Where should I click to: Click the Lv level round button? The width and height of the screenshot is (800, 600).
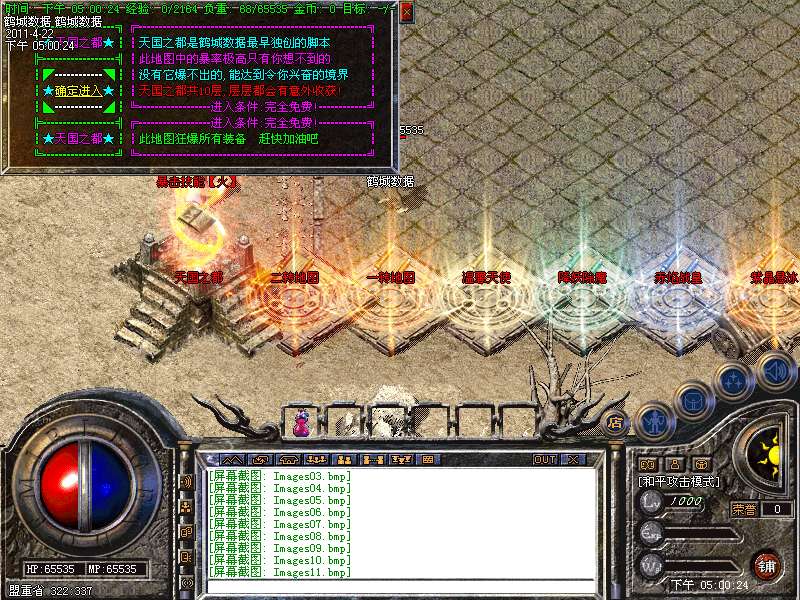(x=652, y=501)
